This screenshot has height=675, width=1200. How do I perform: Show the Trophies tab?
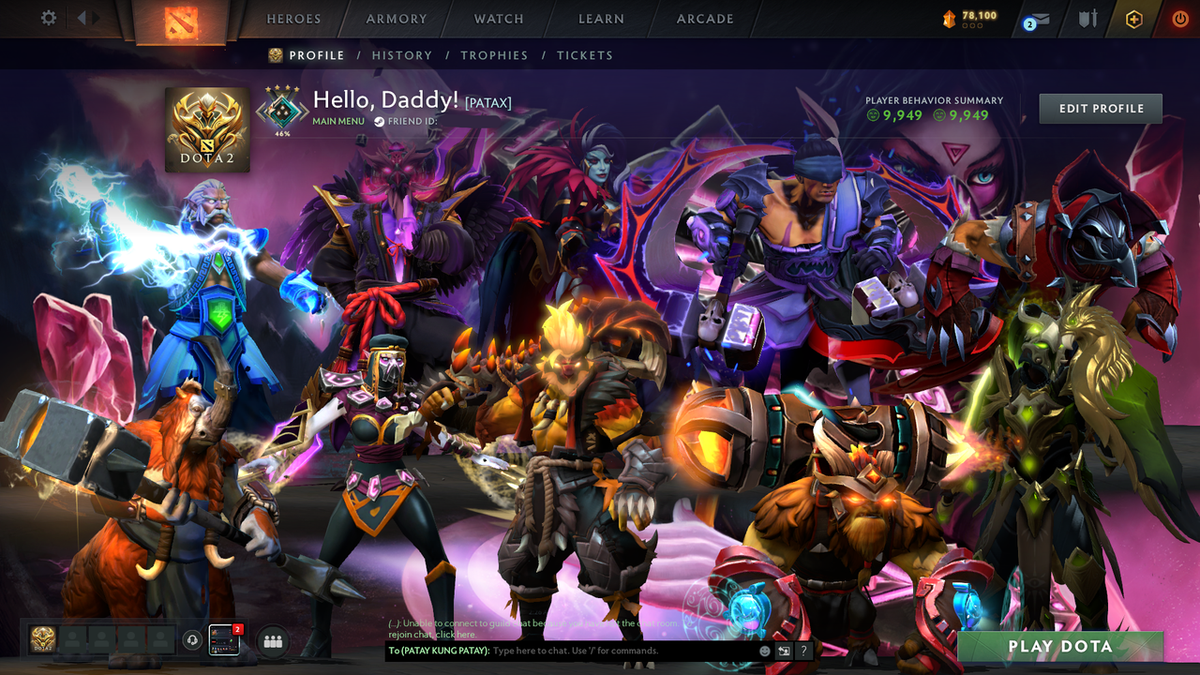pyautogui.click(x=494, y=56)
